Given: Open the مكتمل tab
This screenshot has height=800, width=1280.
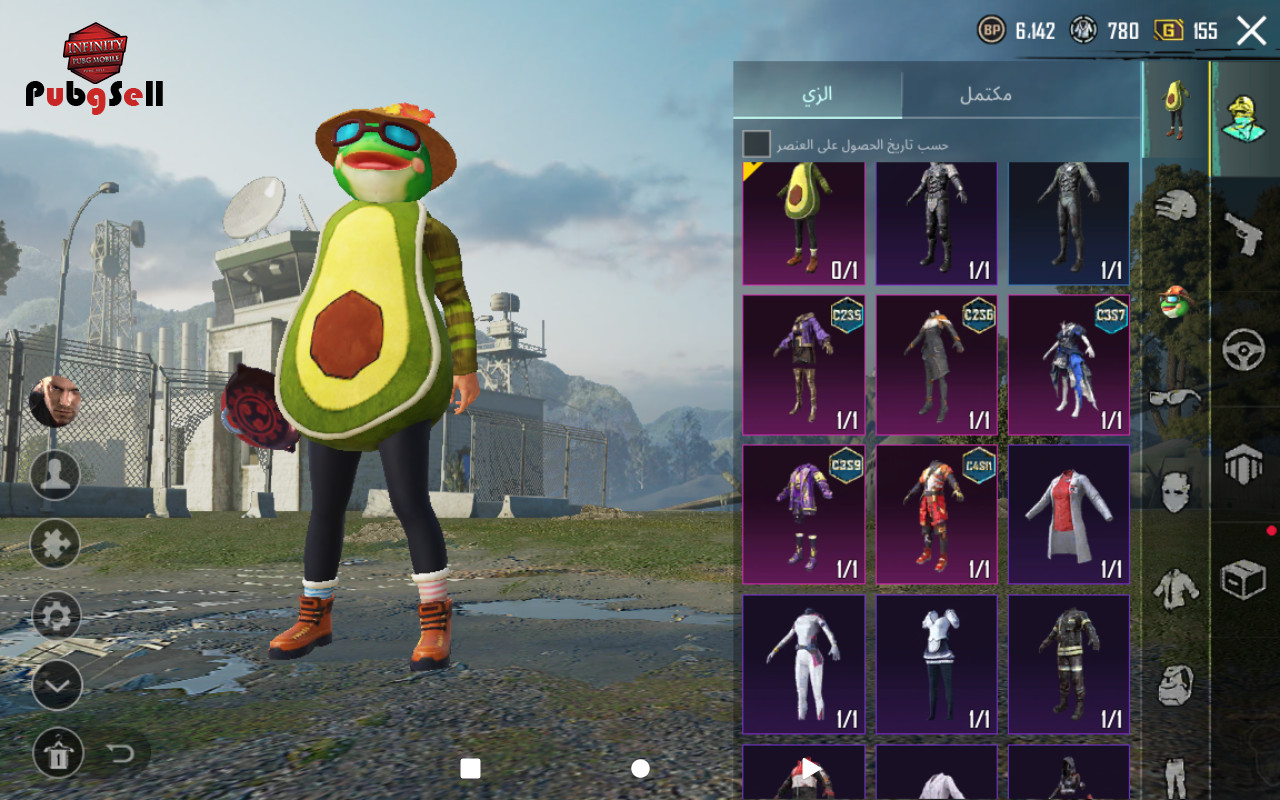Looking at the screenshot, I should point(985,94).
